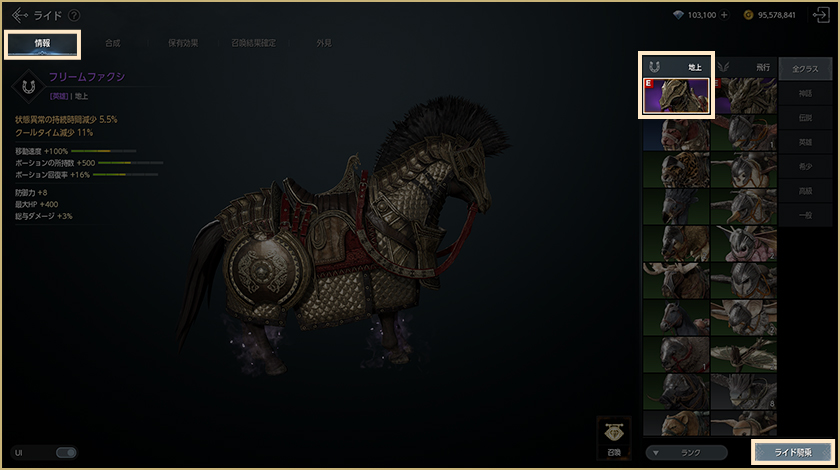Filter mounts by 伝説 grade
840x470 pixels.
tap(805, 118)
